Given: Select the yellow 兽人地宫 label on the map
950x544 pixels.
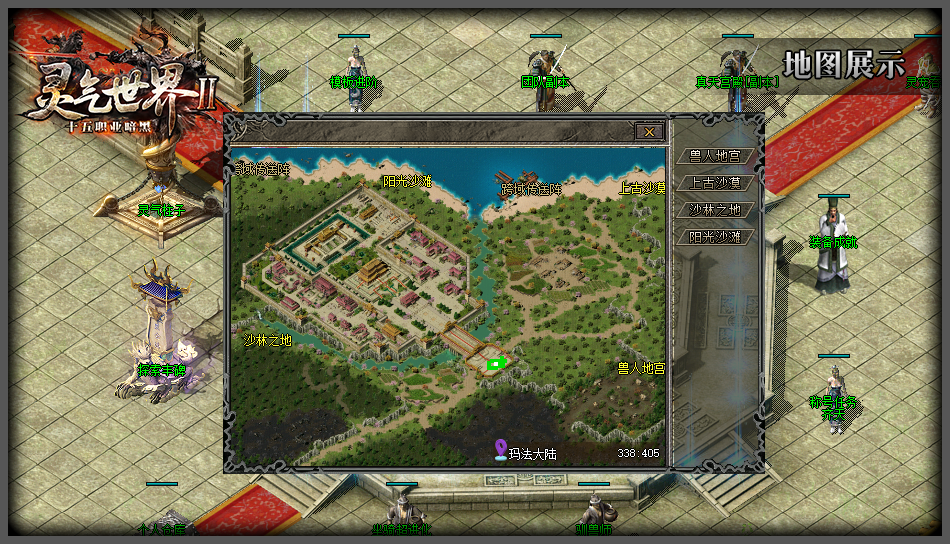Looking at the screenshot, I should (x=641, y=368).
